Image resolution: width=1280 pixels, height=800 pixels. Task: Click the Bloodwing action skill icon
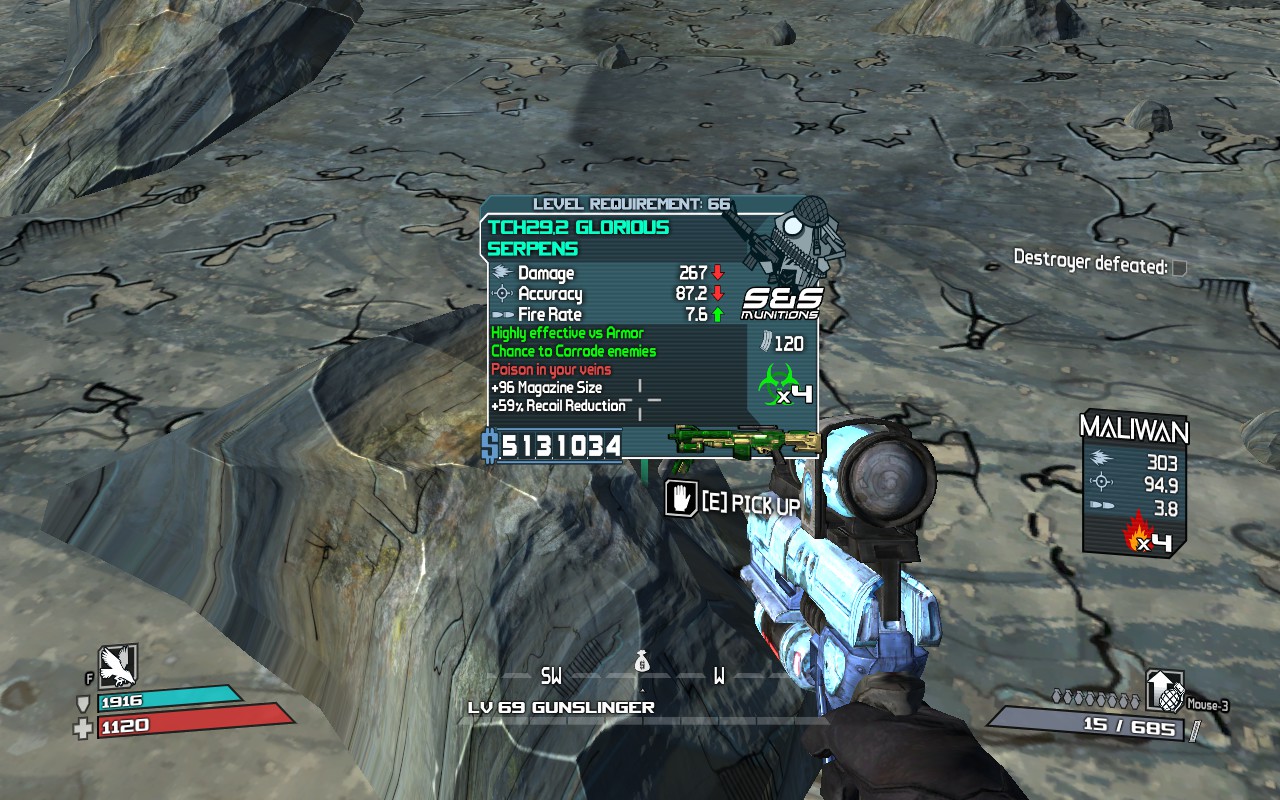point(117,665)
